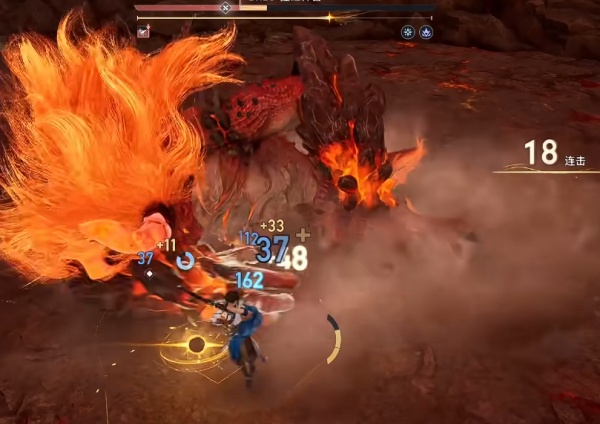The width and height of the screenshot is (600, 424).
Task: Inspect the red debuff icon under boss bar
Action: 144,32
